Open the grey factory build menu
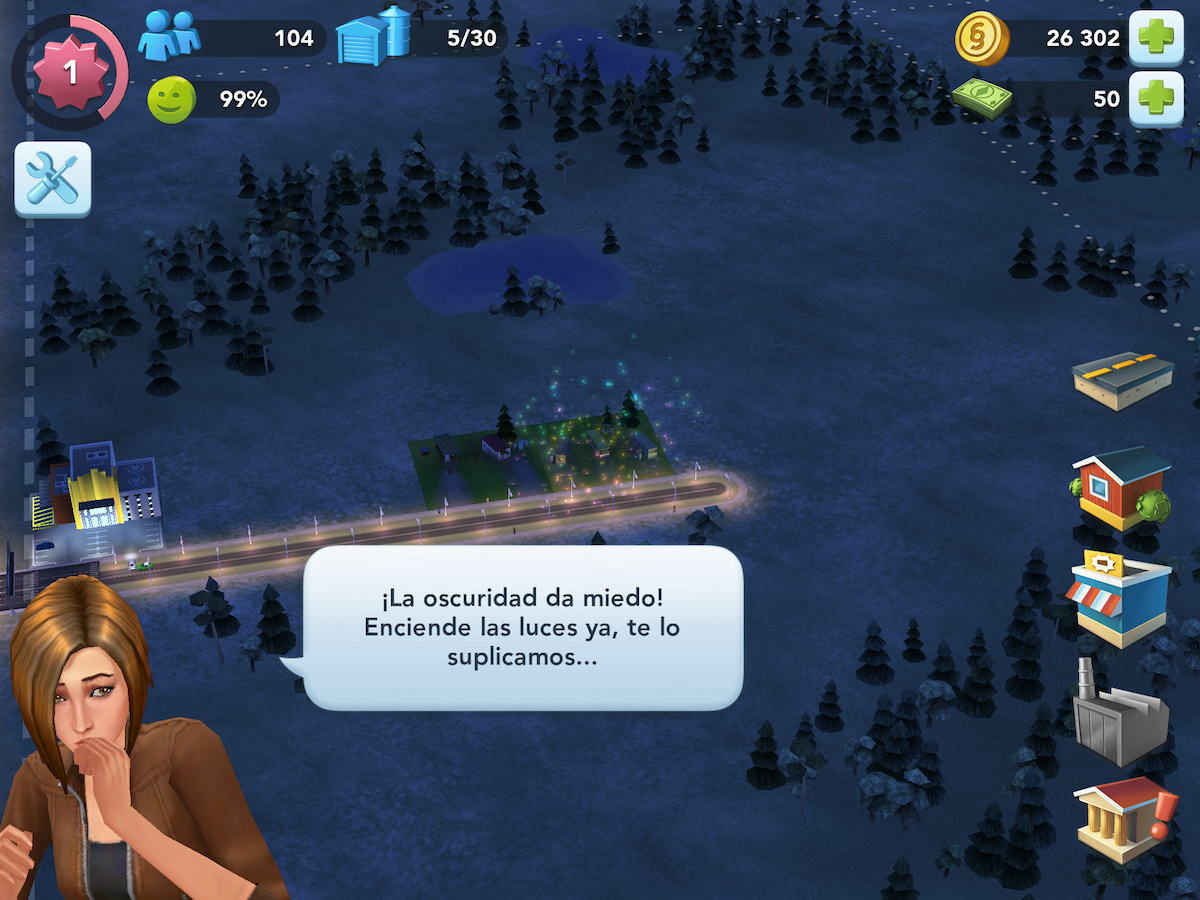This screenshot has width=1200, height=900. [x=1120, y=710]
